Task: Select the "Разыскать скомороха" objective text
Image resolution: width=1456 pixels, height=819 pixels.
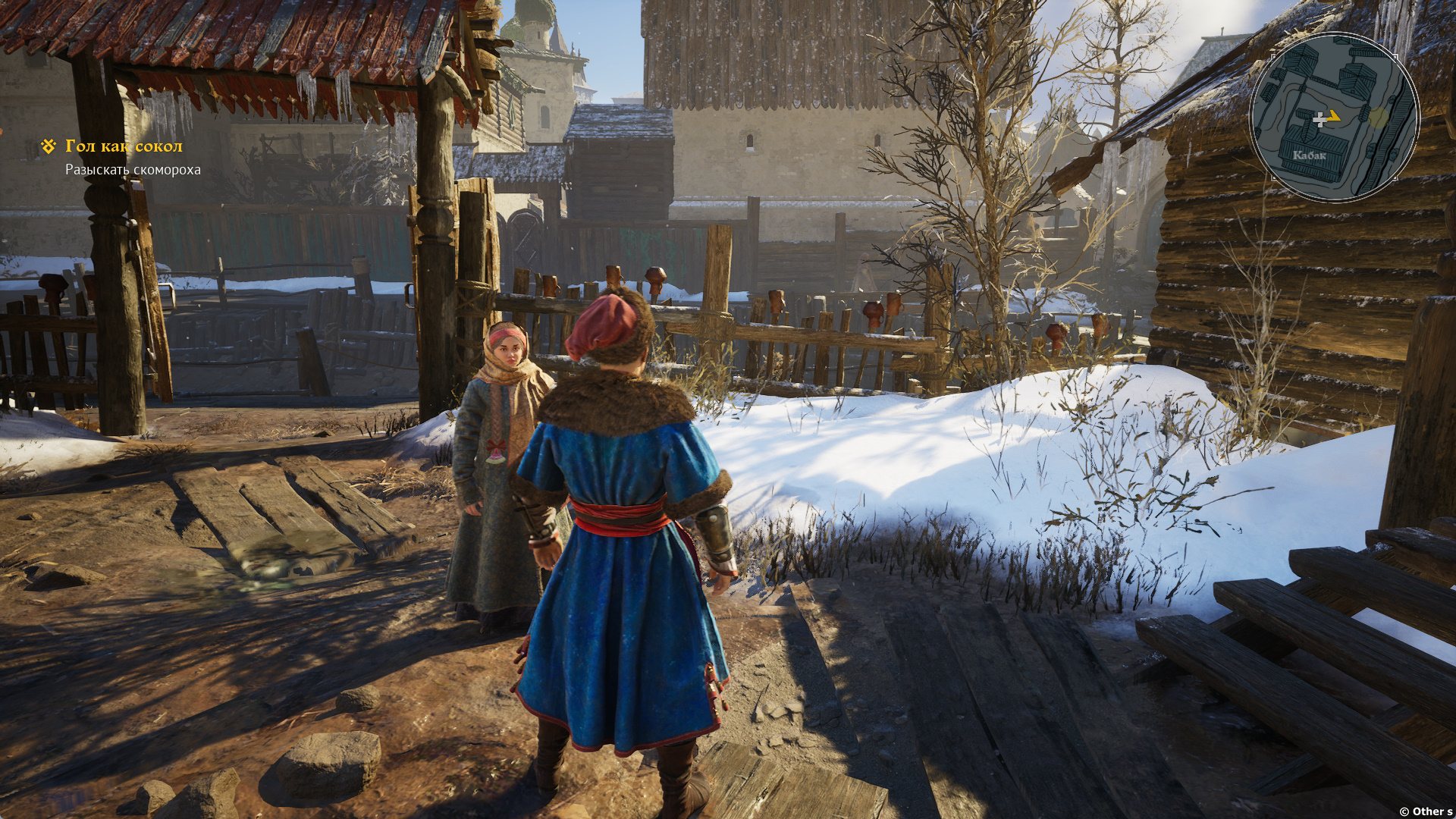Action: coord(133,170)
